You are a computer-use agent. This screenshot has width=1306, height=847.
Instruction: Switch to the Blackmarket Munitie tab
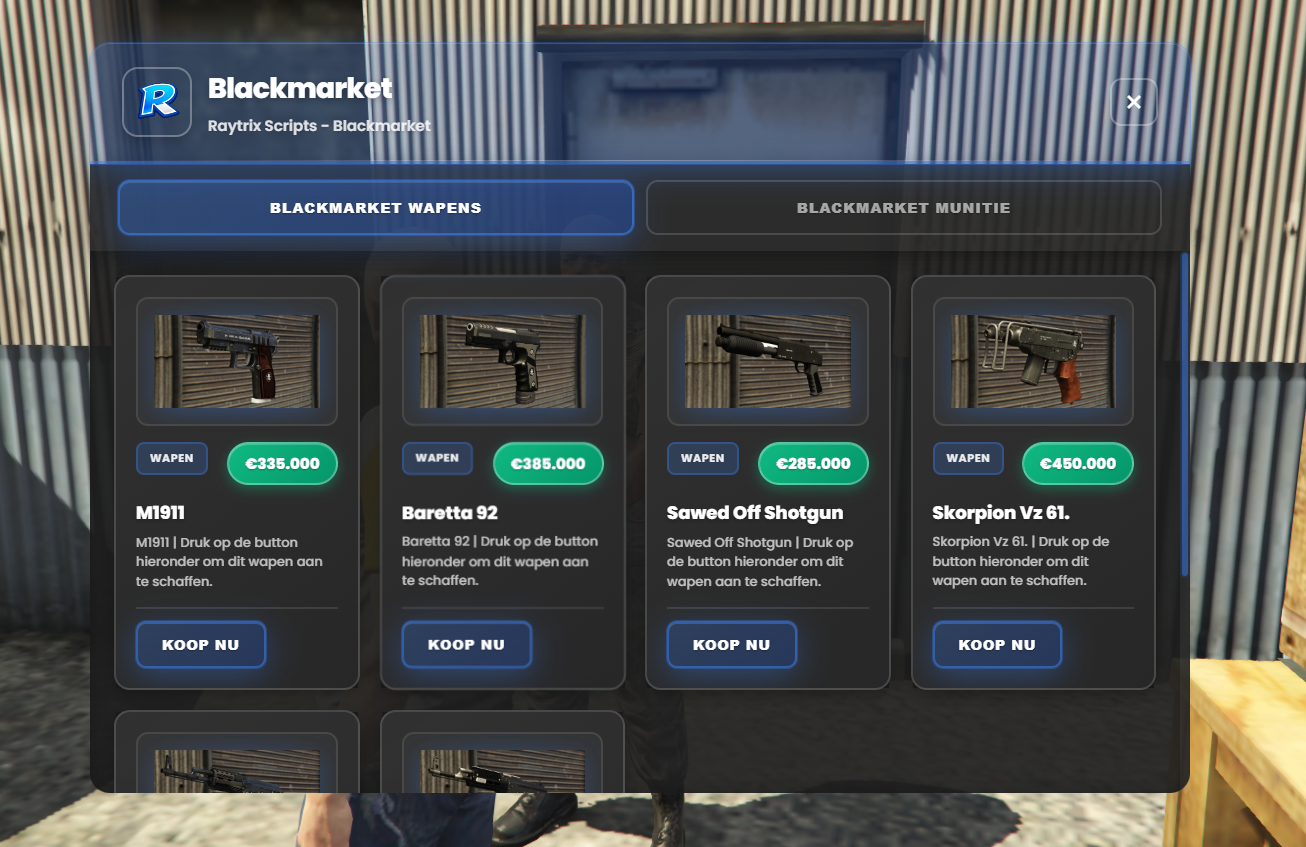pyautogui.click(x=903, y=207)
